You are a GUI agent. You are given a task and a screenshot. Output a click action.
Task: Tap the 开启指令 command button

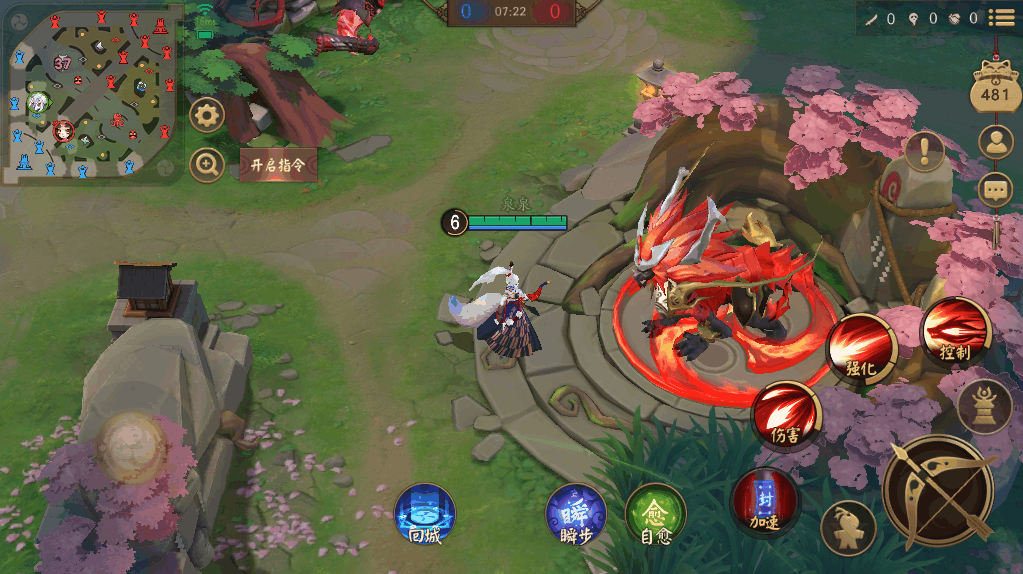pos(278,164)
